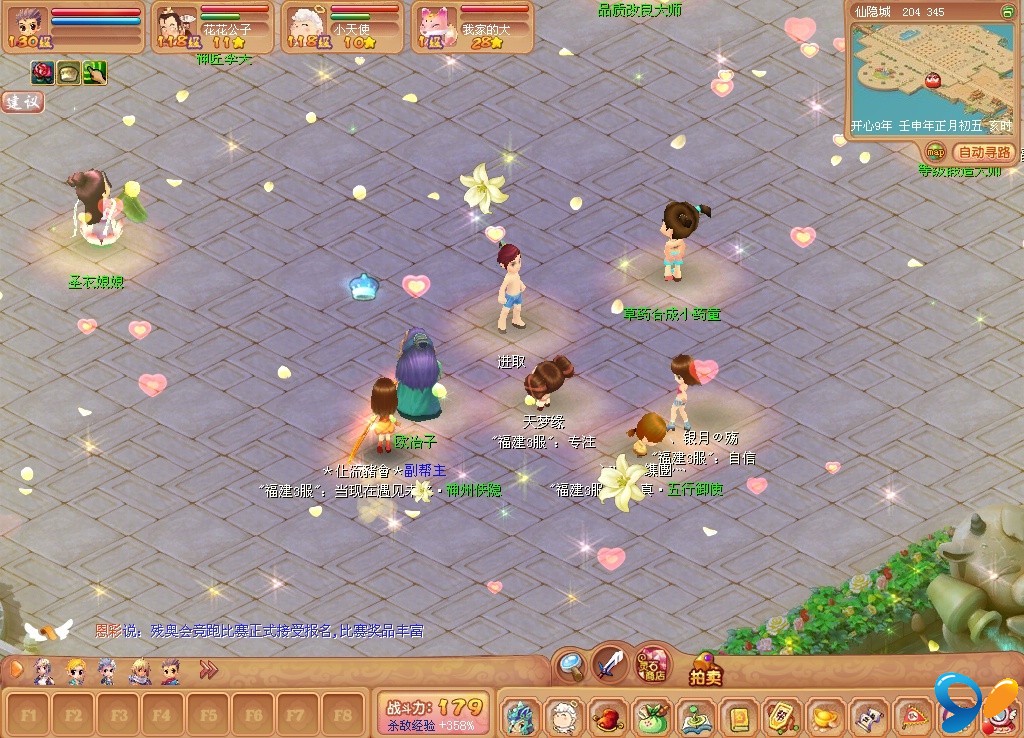Open the yellow book icon in the menu bar

pos(739,716)
